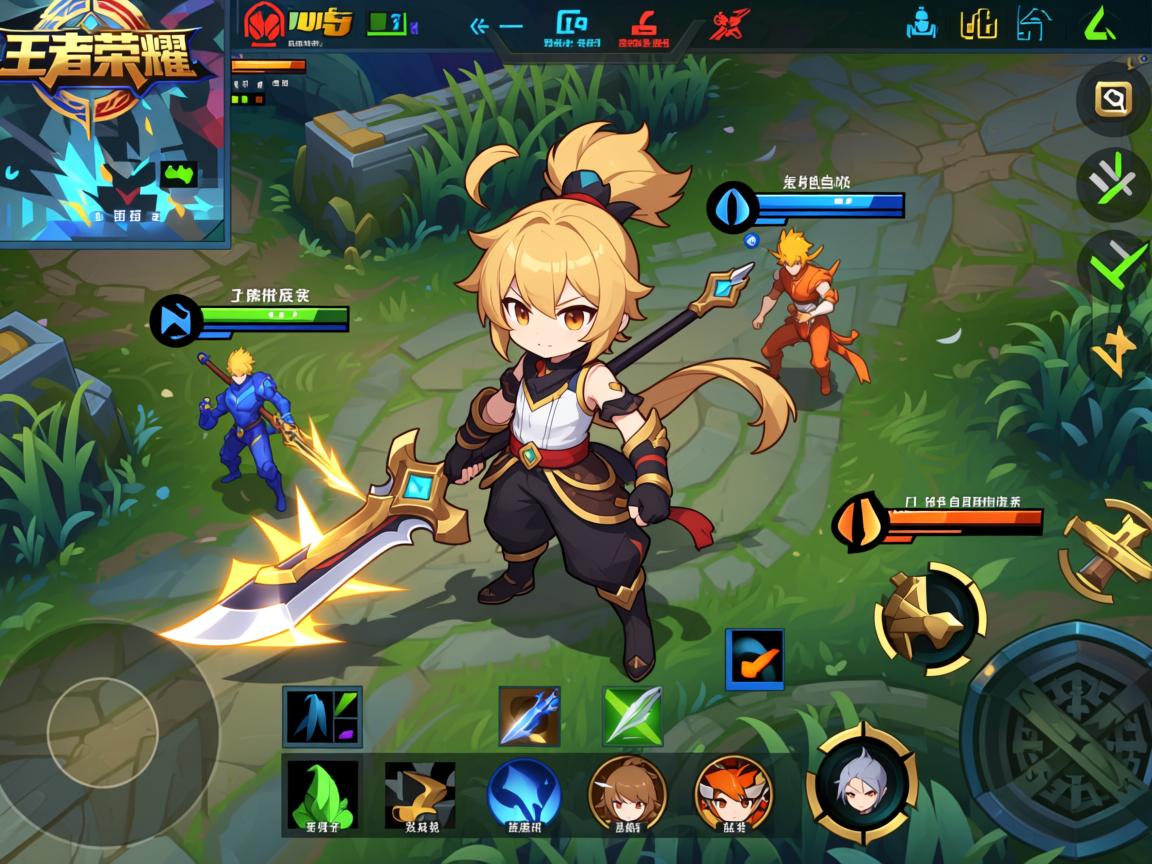Viewport: 1152px width, 864px height.
Task: Use the green feather skill icon
Action: pos(632,715)
